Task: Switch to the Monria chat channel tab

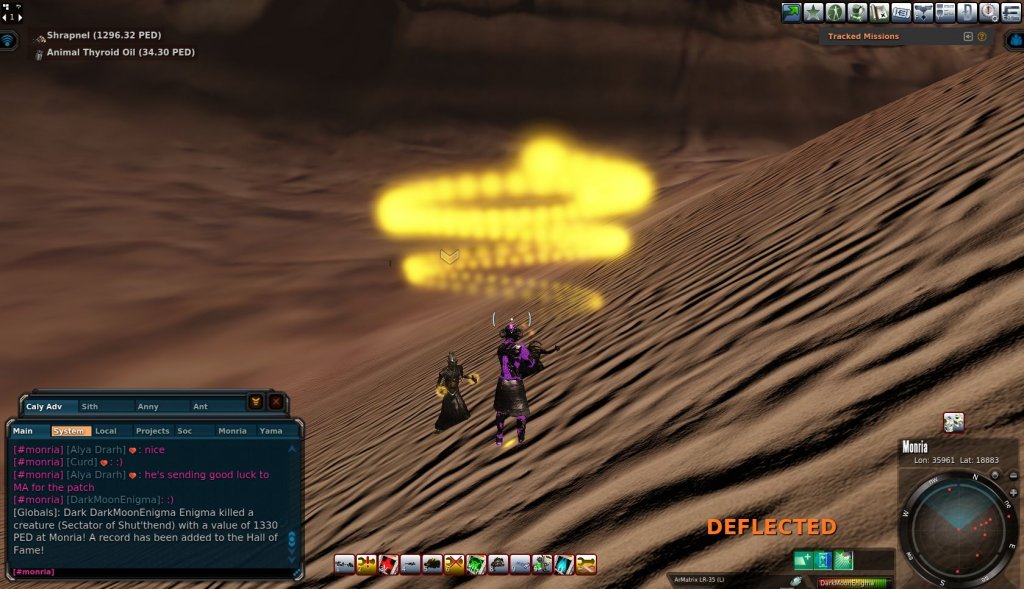Action: (232, 431)
